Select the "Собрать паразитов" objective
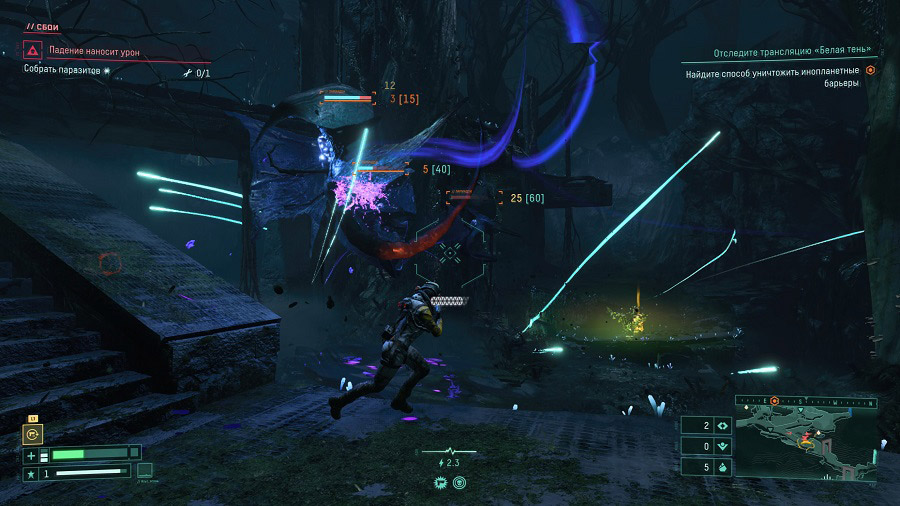900x506 pixels. (x=66, y=71)
